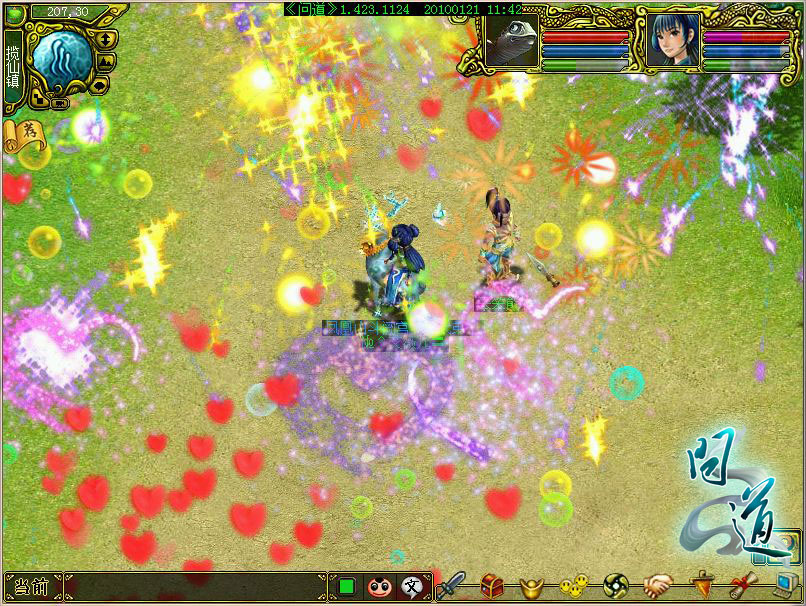806x606 pixels.
Task: Open the red emoticon face picker
Action: 378,586
